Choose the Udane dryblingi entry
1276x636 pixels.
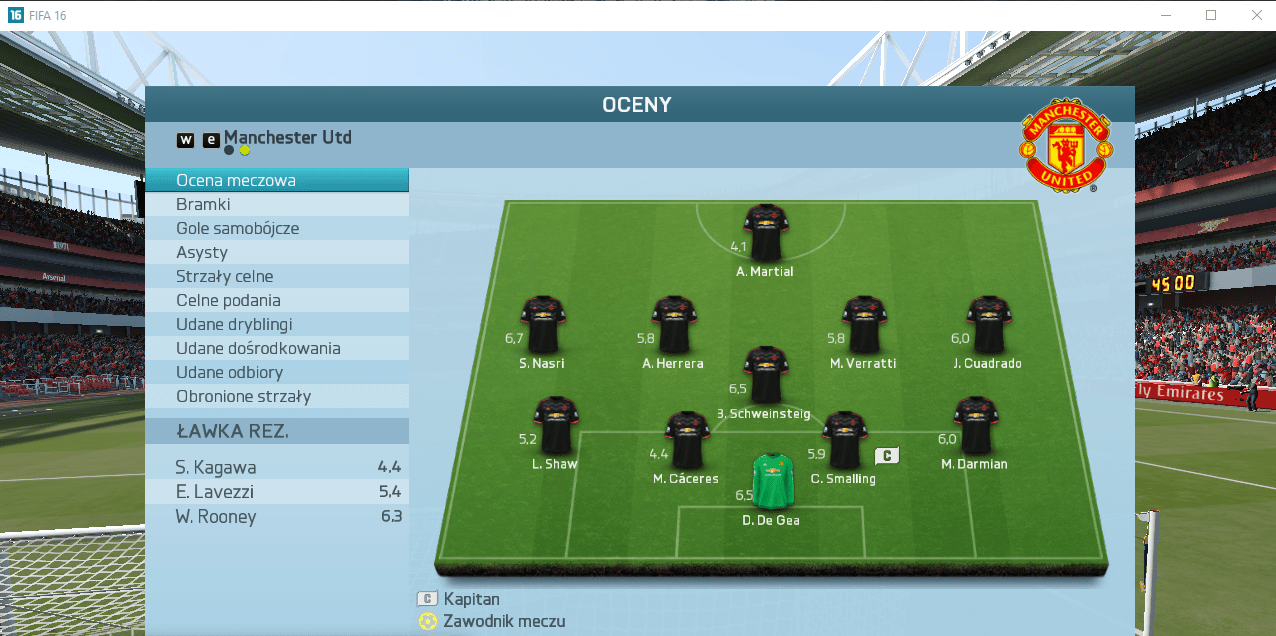277,324
